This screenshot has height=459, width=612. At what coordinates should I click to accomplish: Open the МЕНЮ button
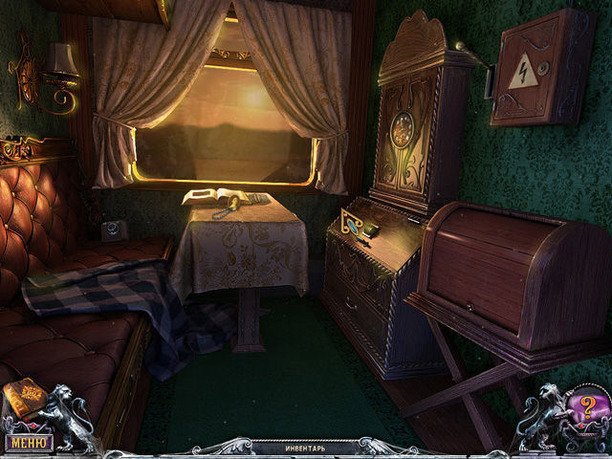coord(28,442)
